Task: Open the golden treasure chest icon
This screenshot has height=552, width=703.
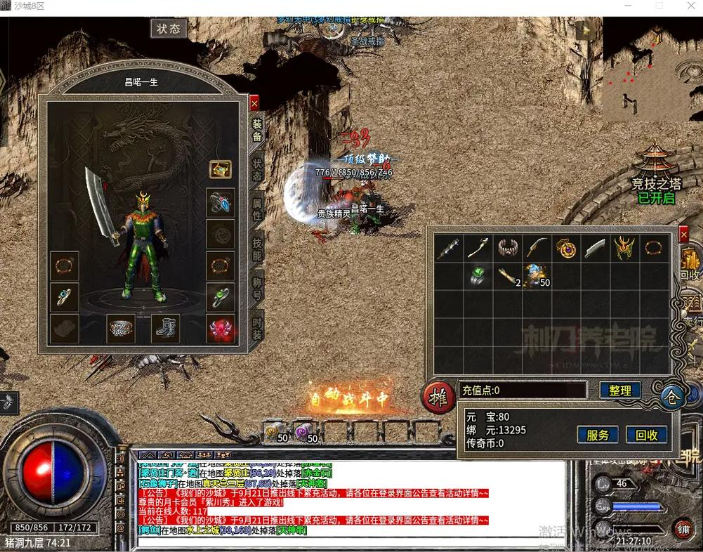Action: coord(221,170)
